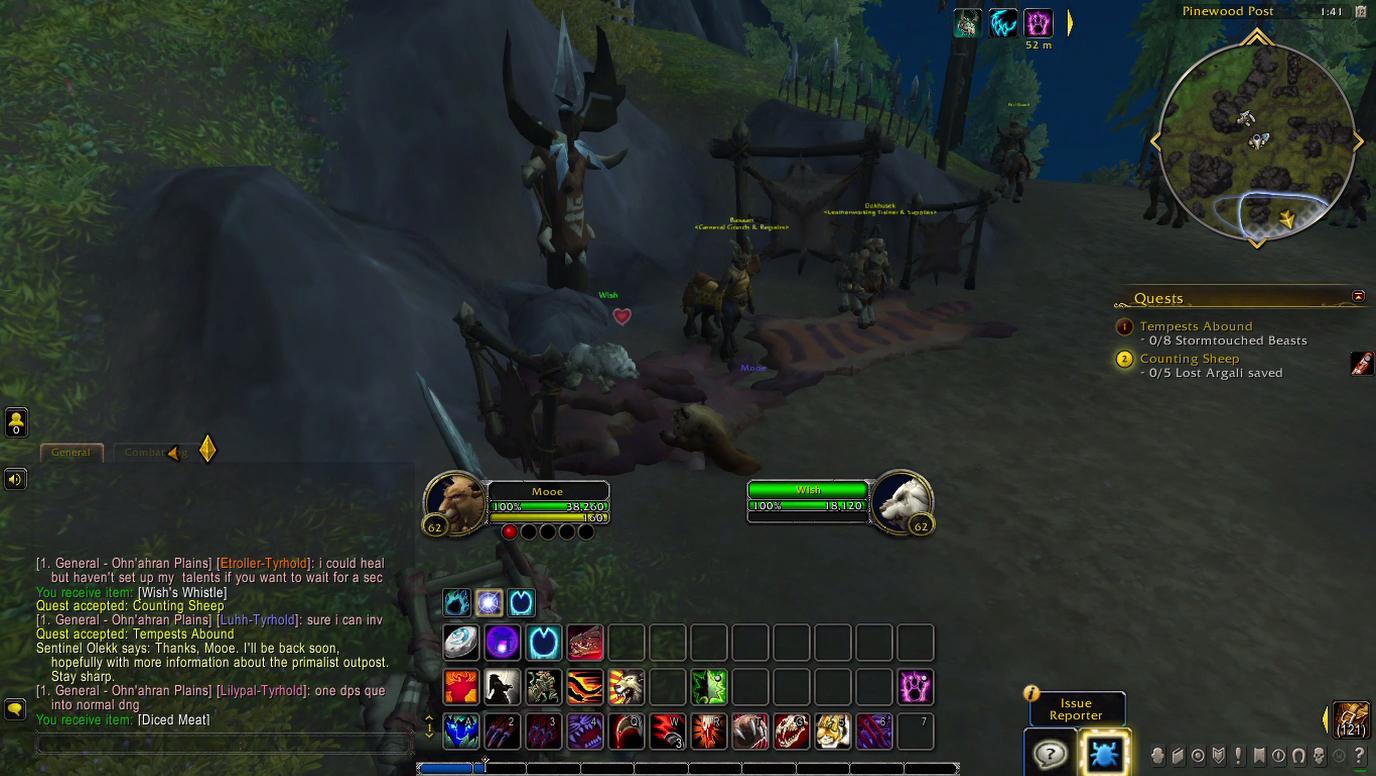Collapse the Quests tracker header

pyautogui.click(x=1358, y=297)
